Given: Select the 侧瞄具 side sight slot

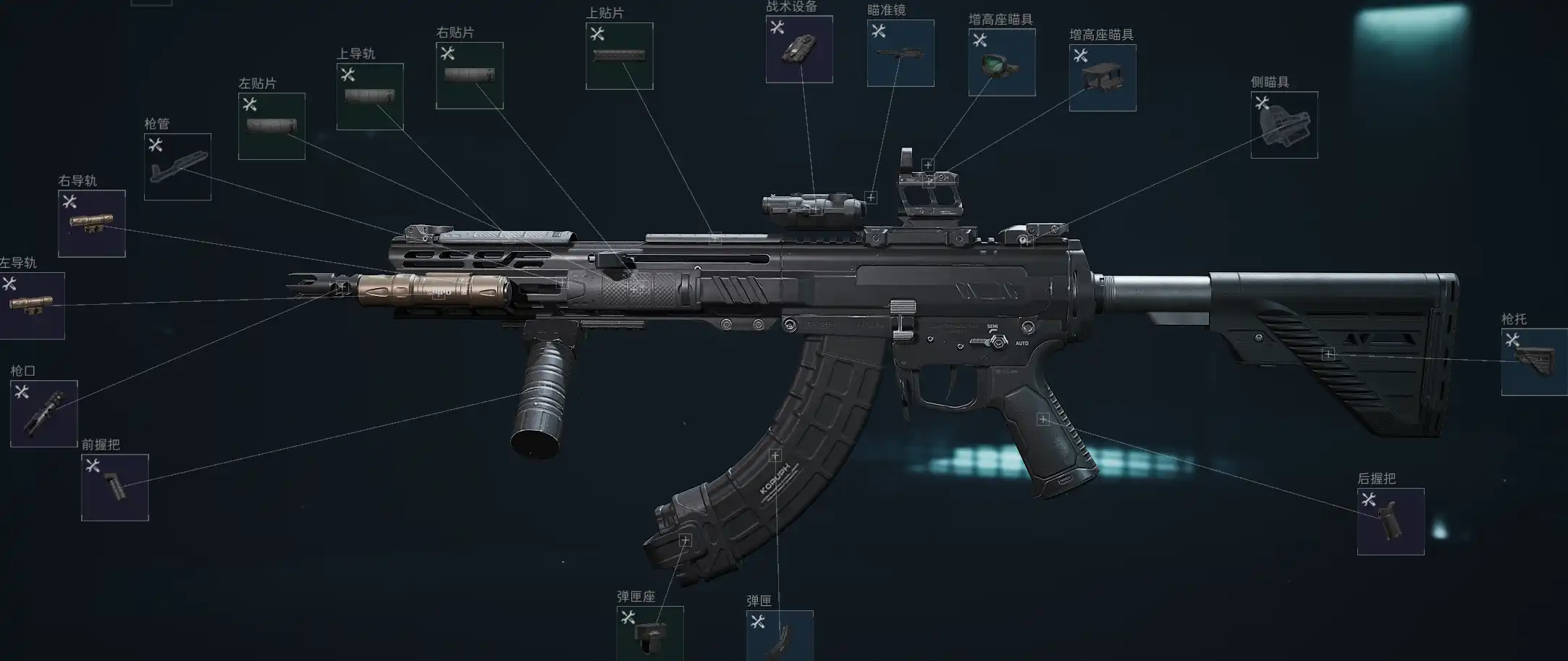Looking at the screenshot, I should click(x=1284, y=125).
